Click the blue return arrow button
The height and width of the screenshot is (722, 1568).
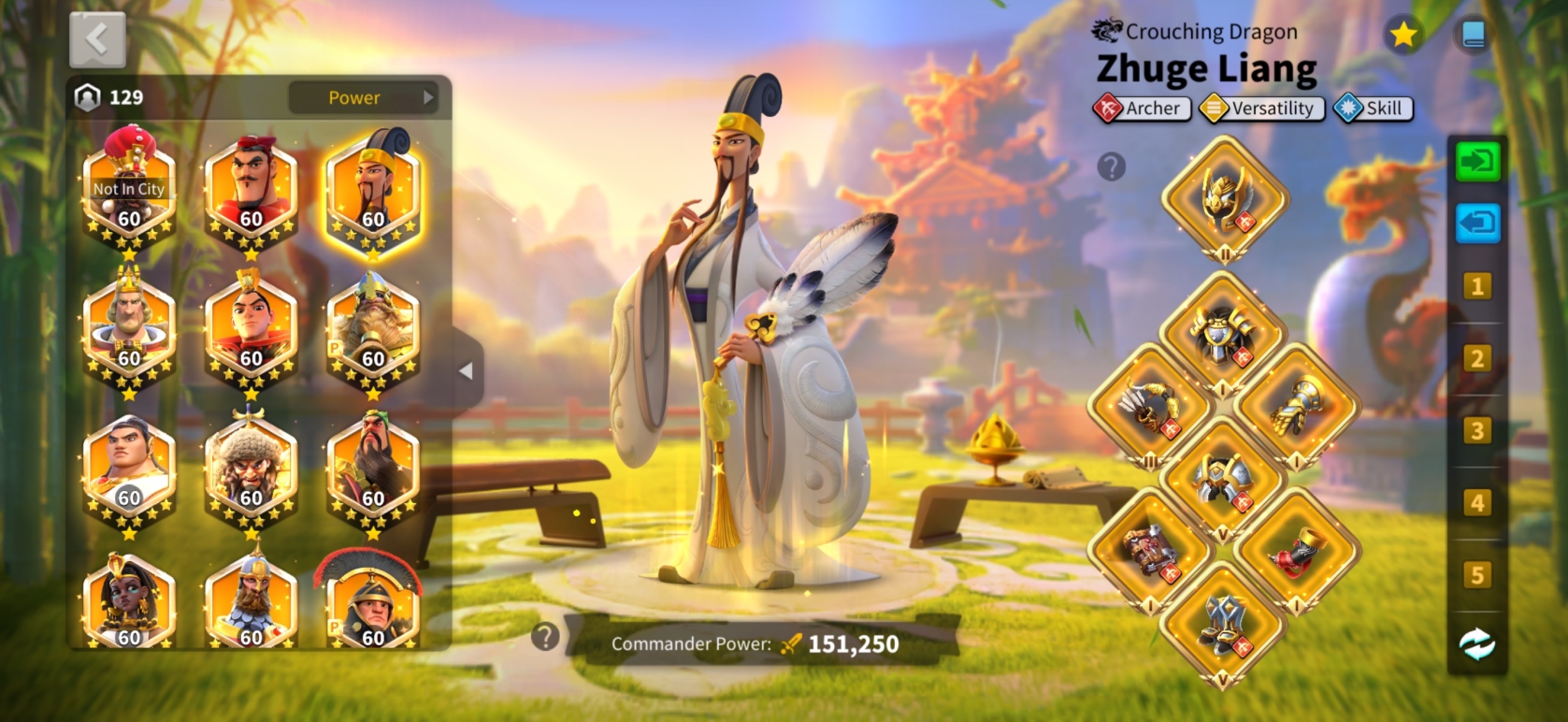(x=1477, y=224)
